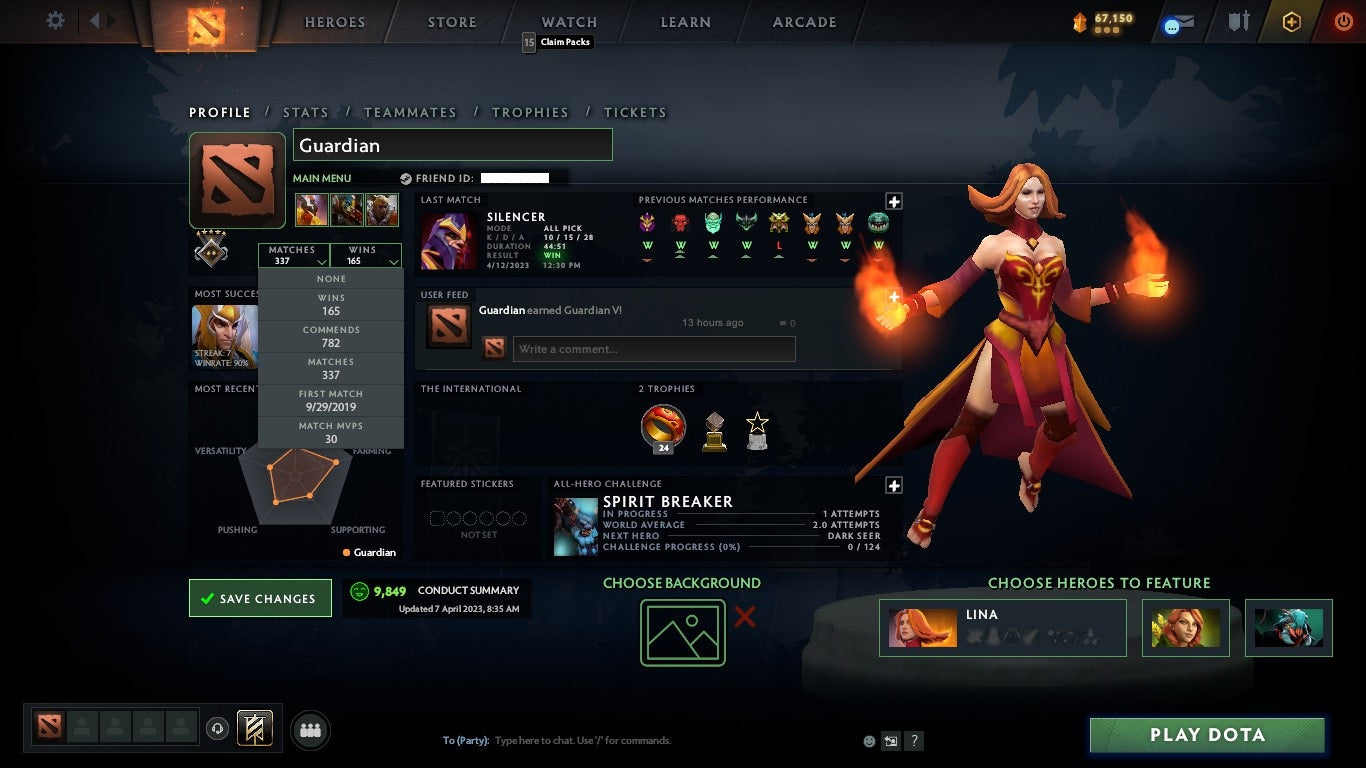Click the Dota Plus hexagon icon
The width and height of the screenshot is (1366, 768).
(x=1290, y=22)
